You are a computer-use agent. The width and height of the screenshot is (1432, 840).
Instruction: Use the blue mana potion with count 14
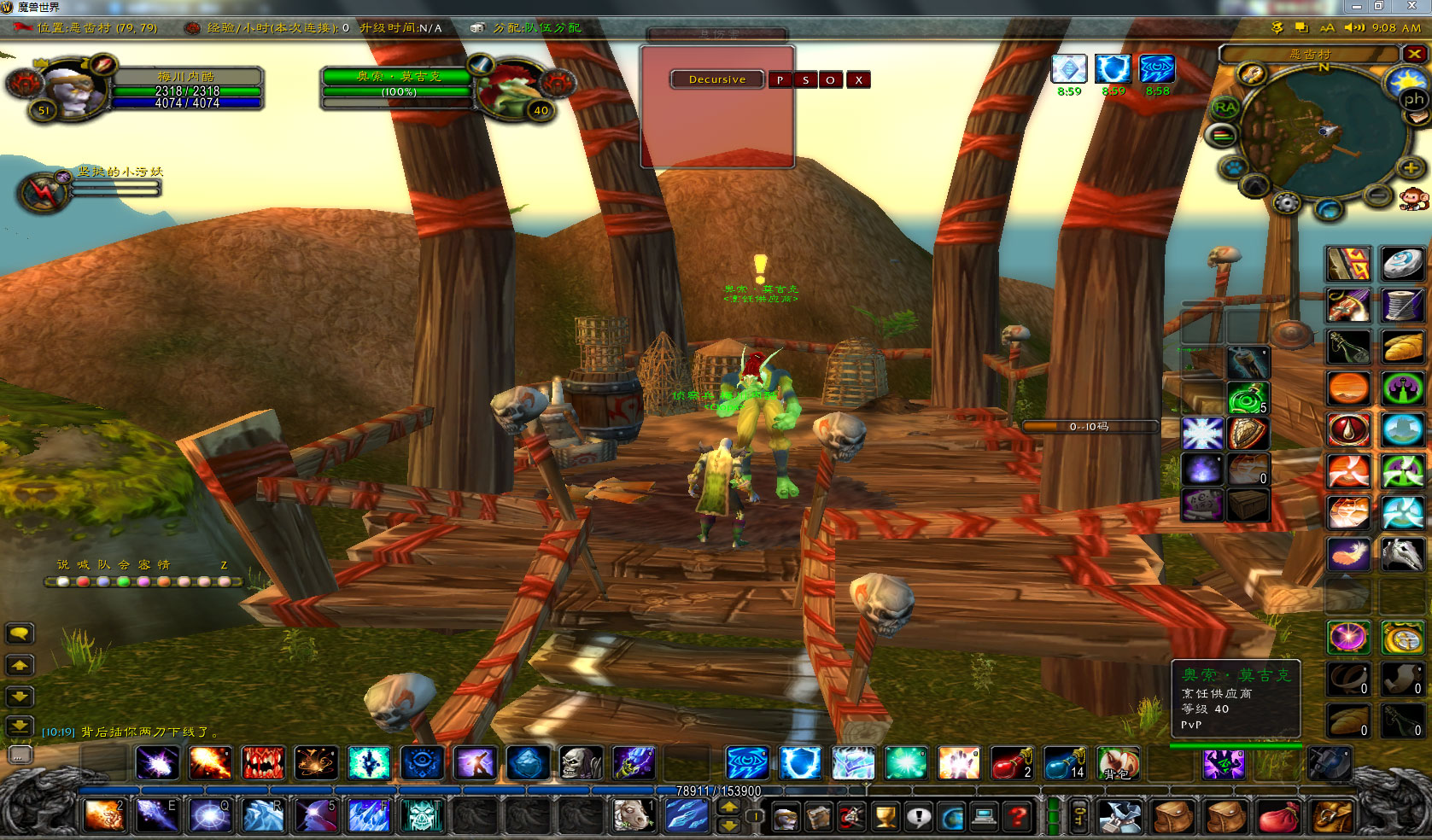[1064, 763]
